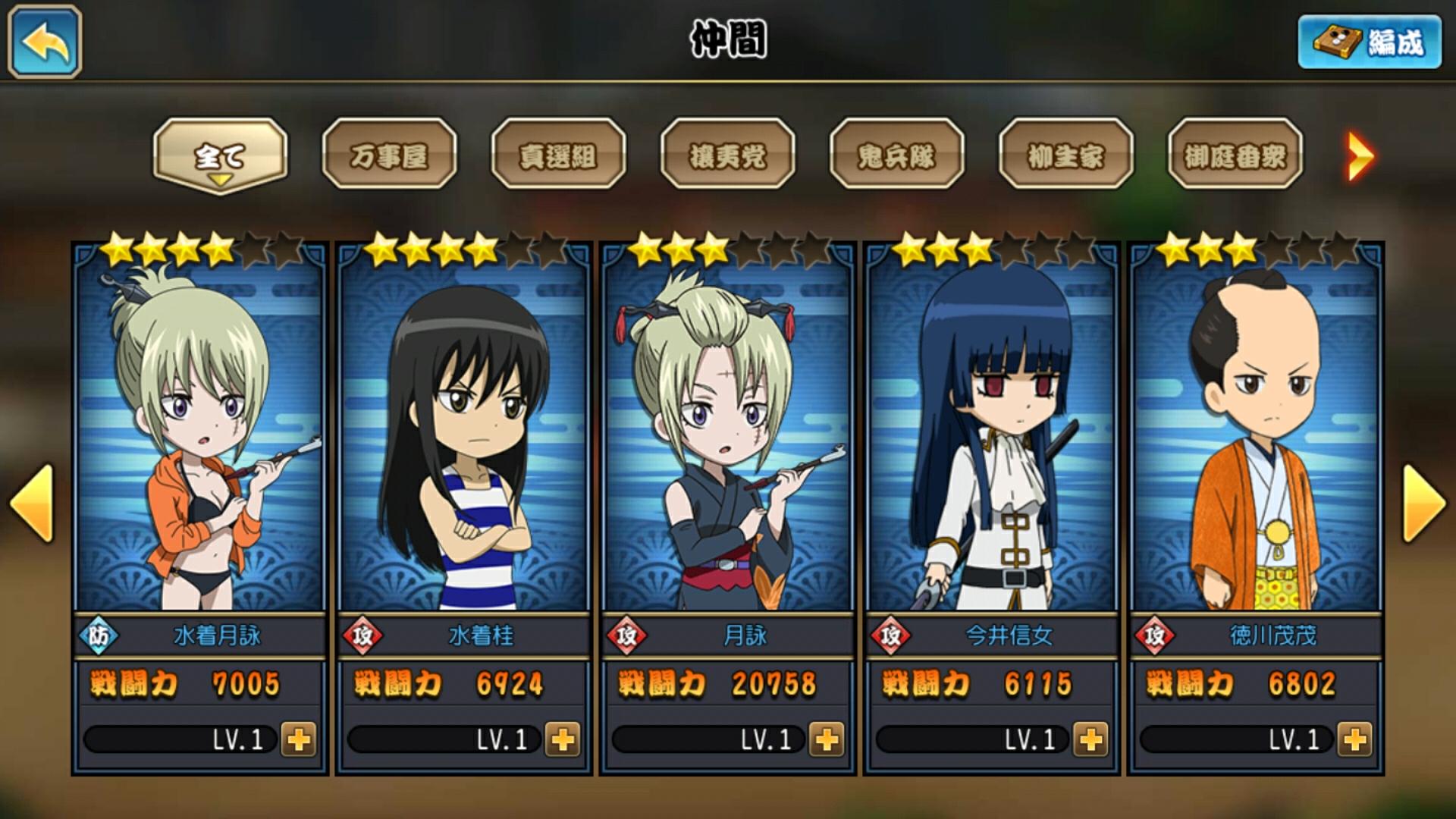Screen dimensions: 1456x819
Task: Go back with the return arrow button
Action: 45,42
